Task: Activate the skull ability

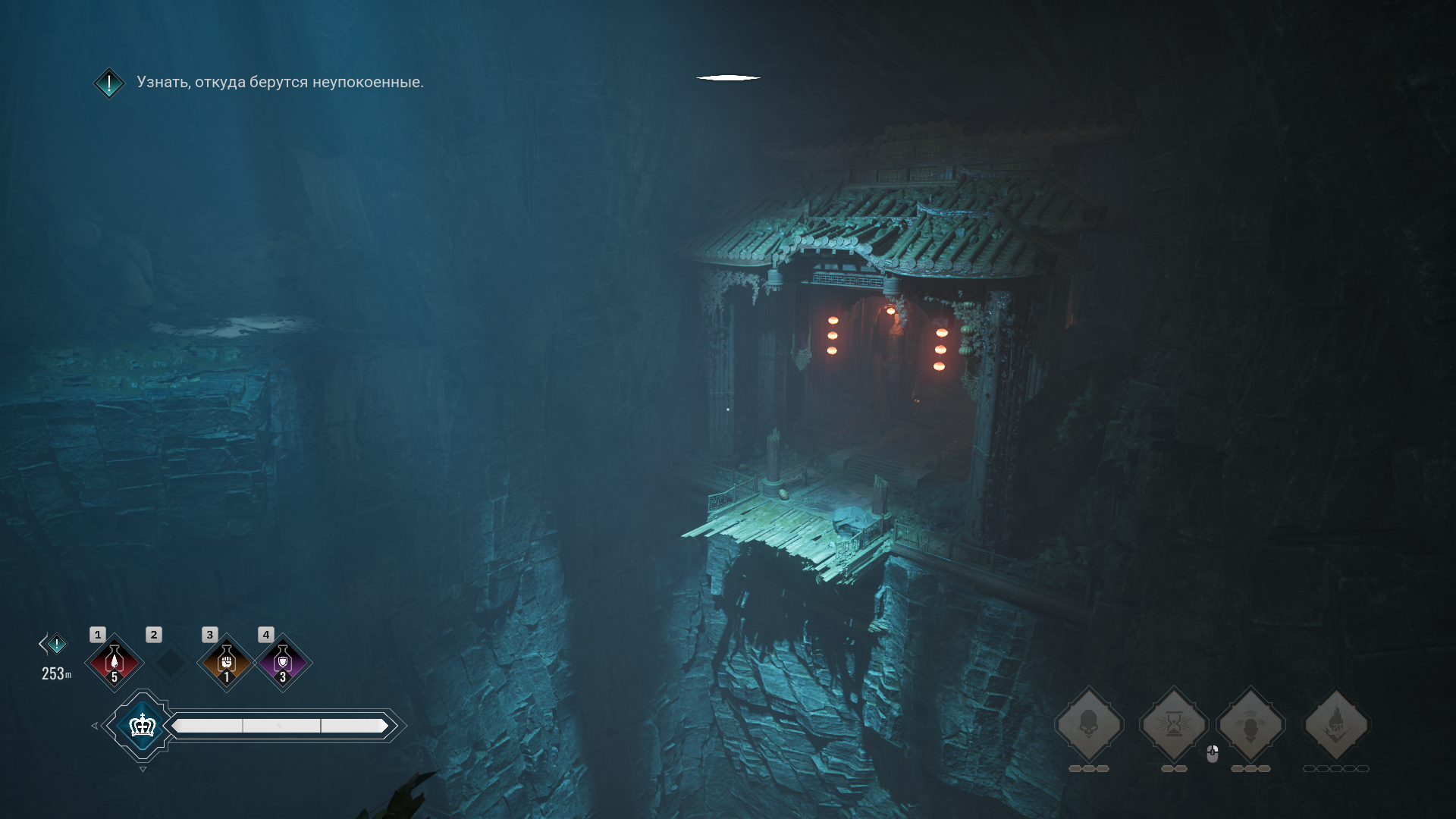Action: tap(1089, 725)
